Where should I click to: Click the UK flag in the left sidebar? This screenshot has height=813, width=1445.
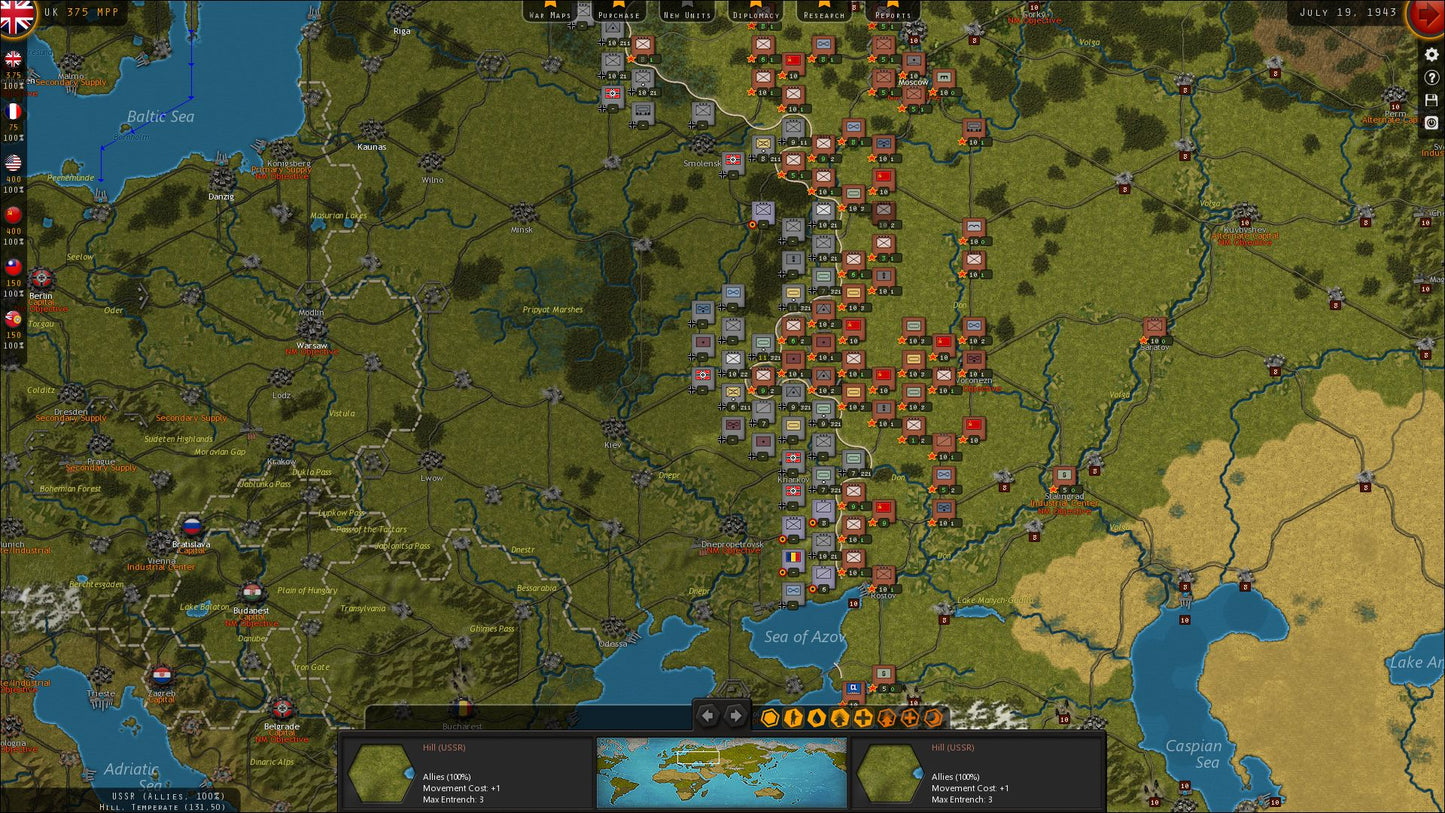[12, 60]
